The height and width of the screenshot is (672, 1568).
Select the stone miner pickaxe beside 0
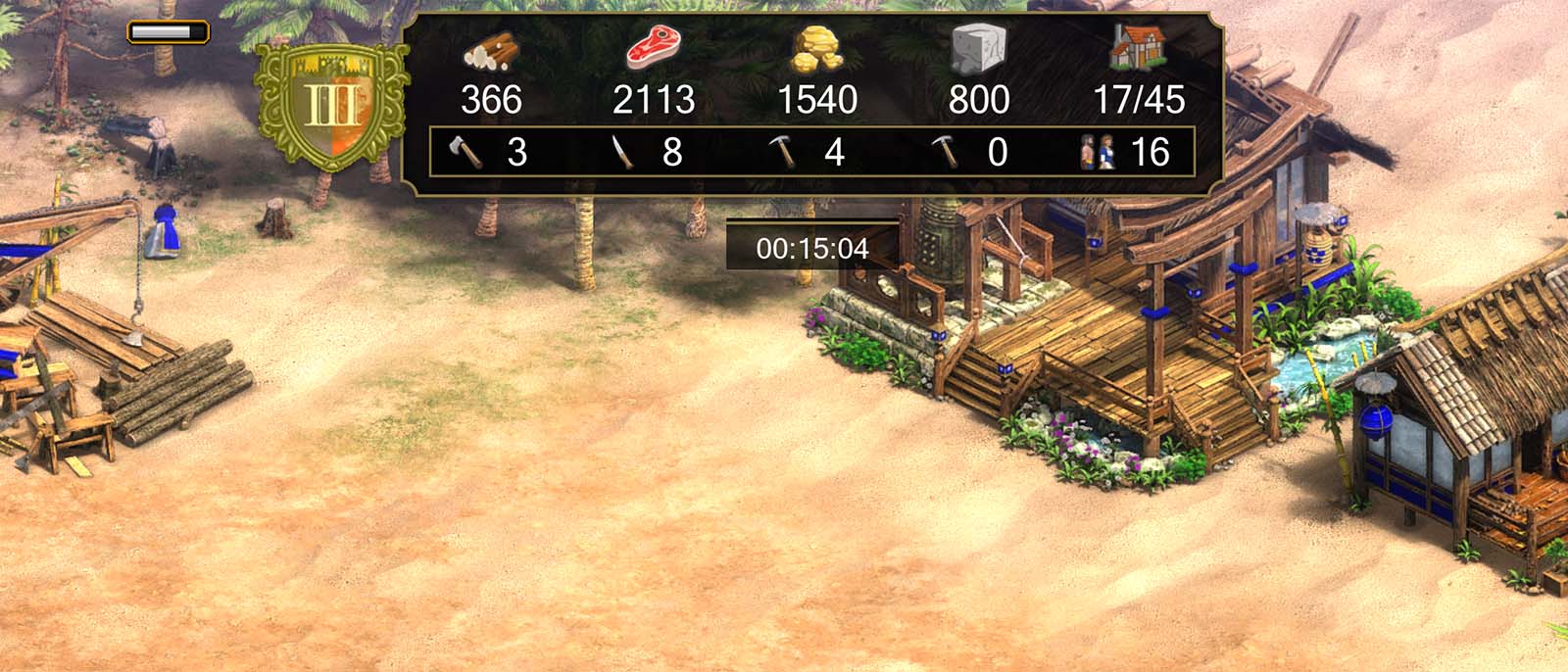946,152
